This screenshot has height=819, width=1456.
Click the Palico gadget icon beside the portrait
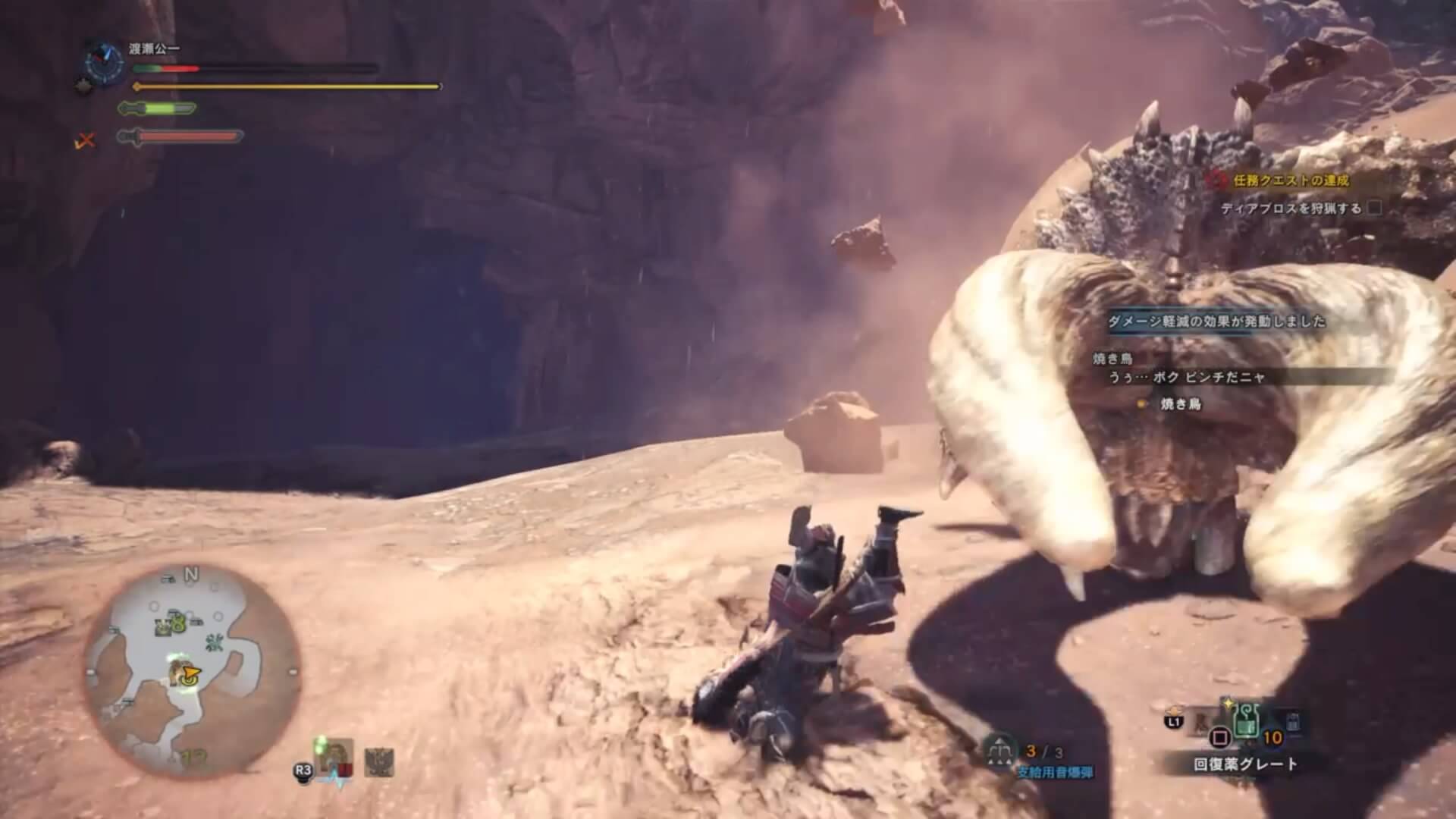point(379,761)
